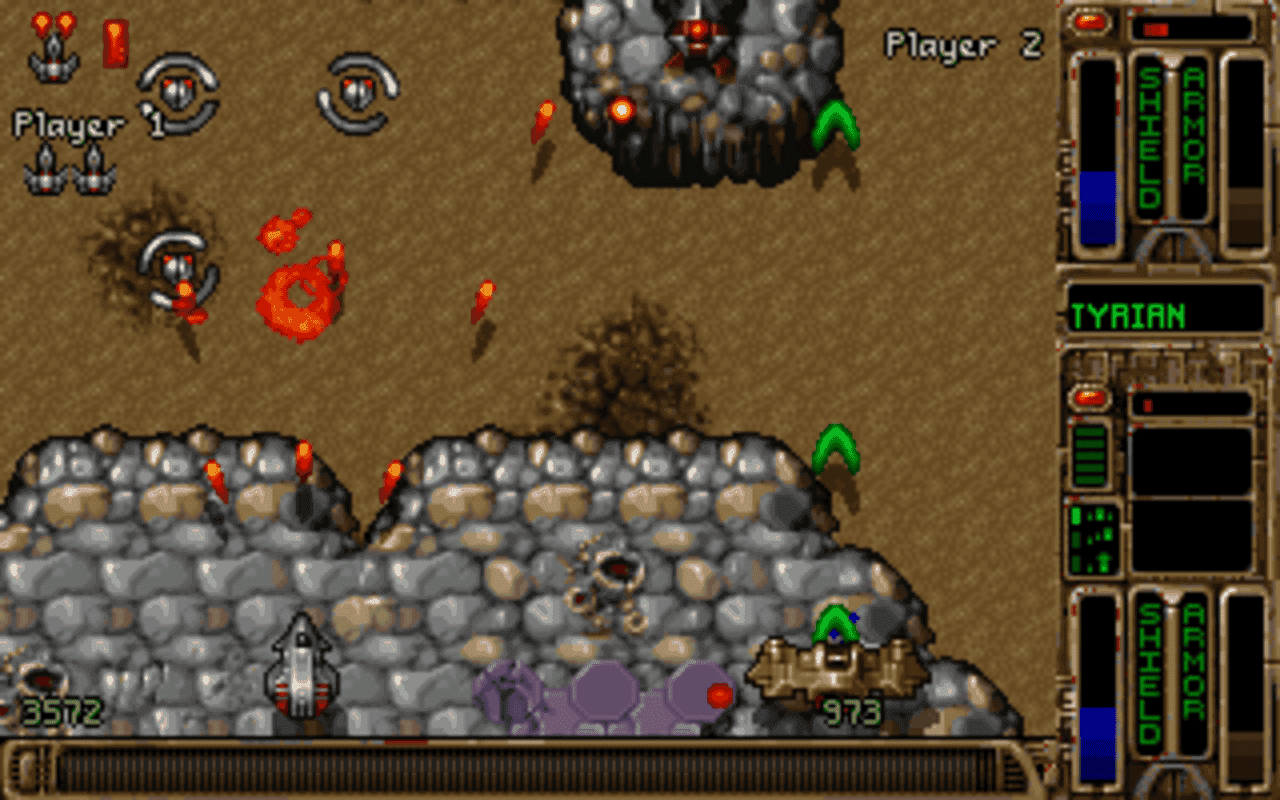
Task: Click the green power-up arrow on the ridge
Action: [838, 448]
